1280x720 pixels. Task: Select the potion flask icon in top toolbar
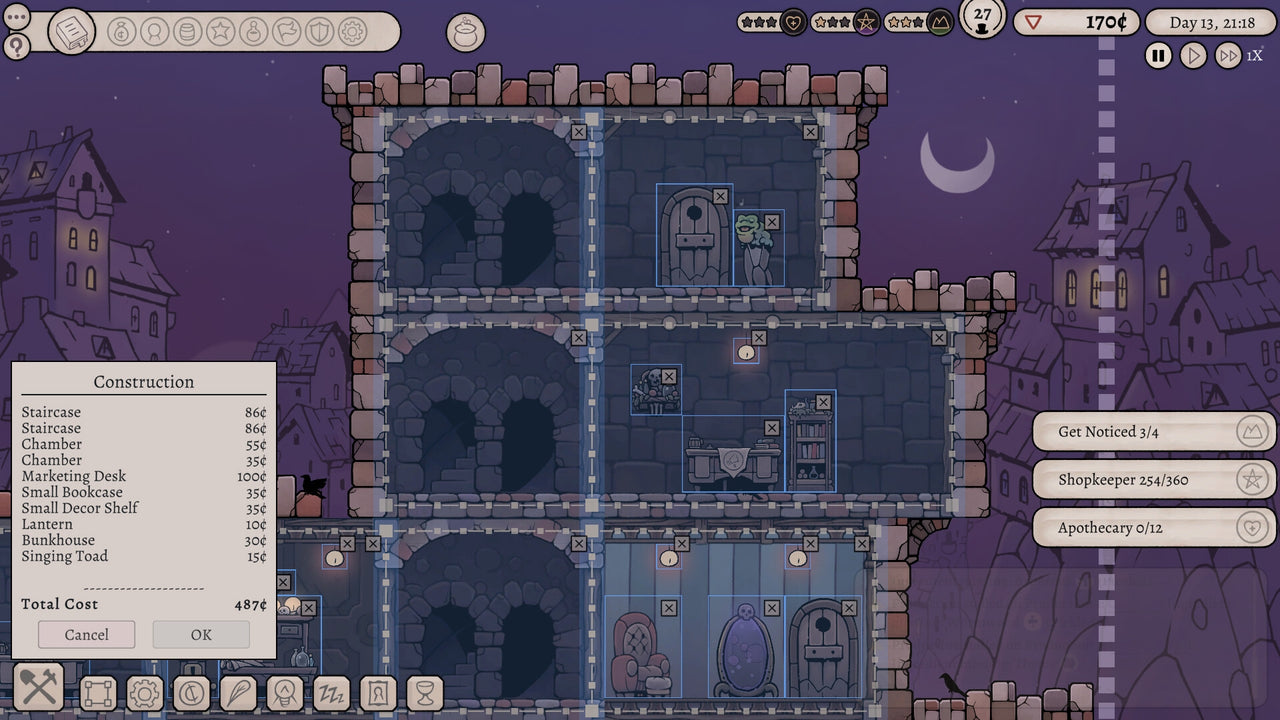pos(253,32)
